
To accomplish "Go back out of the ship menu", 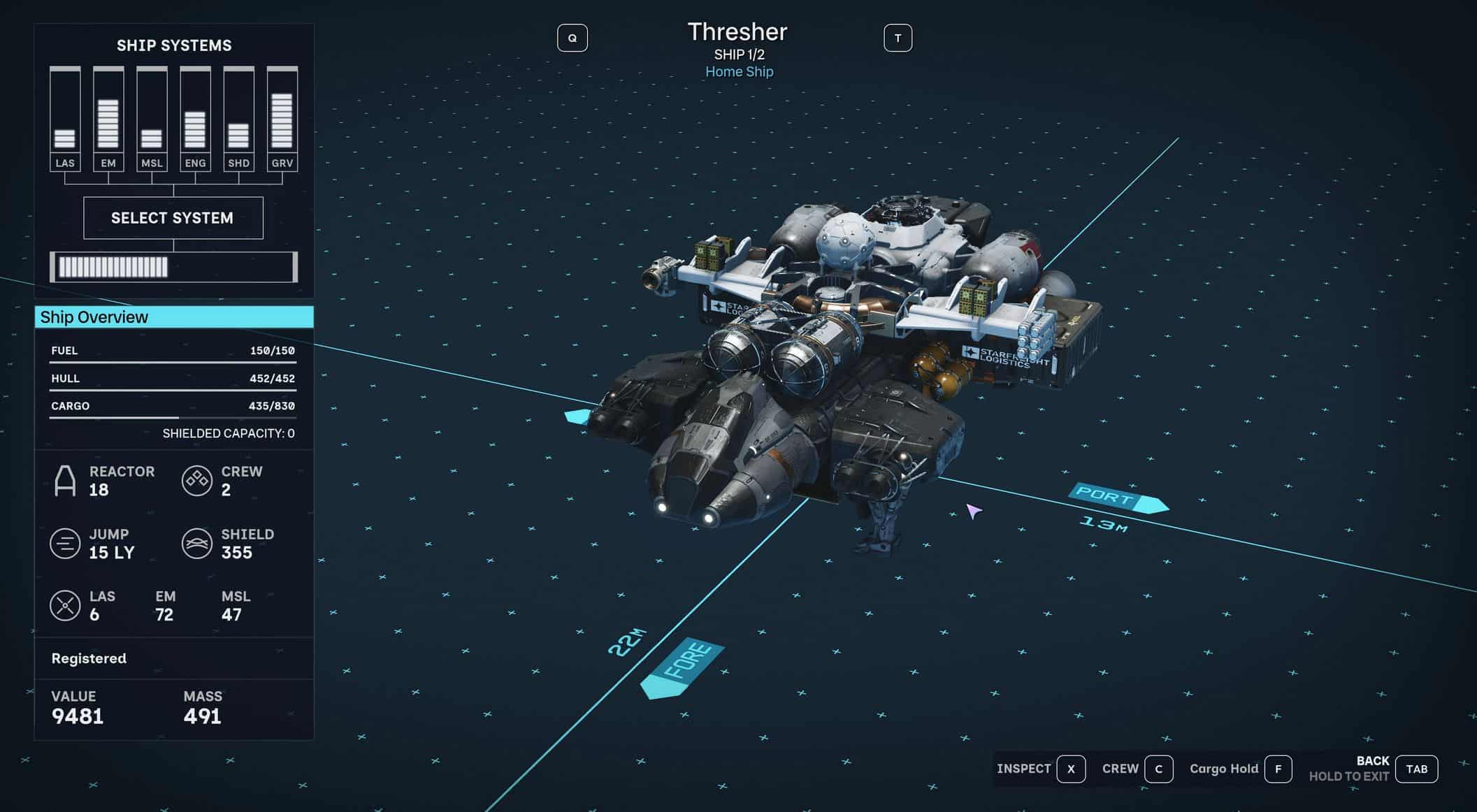I will pyautogui.click(x=1416, y=769).
